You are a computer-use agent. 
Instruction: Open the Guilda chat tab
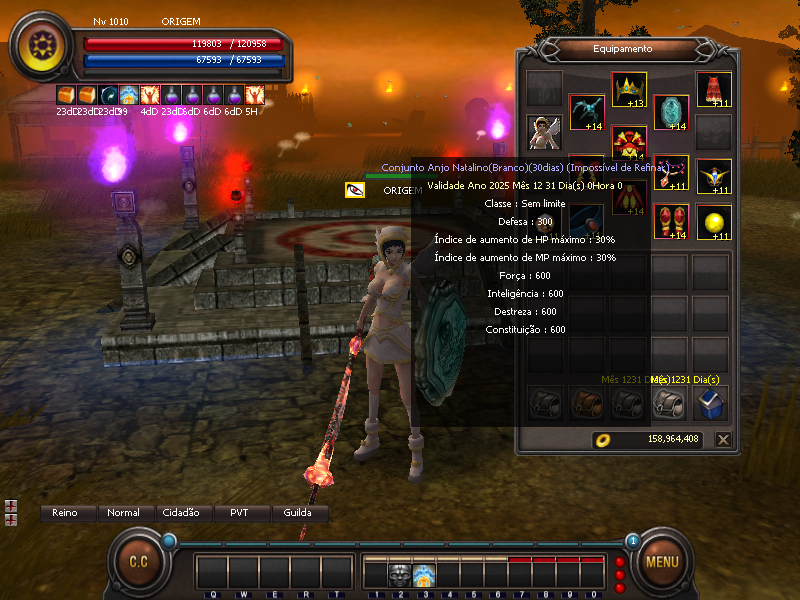pos(299,513)
